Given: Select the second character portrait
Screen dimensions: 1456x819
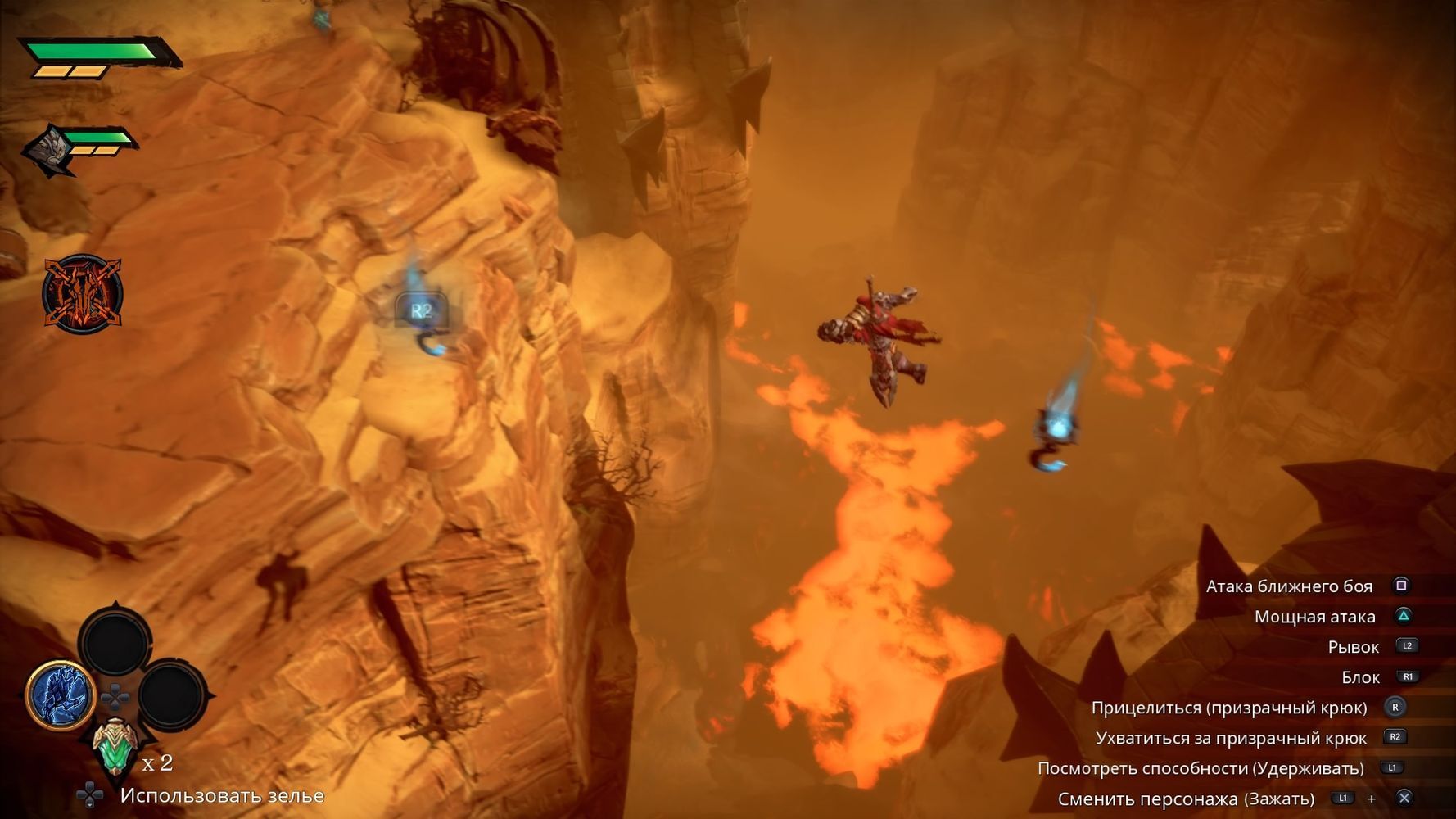Looking at the screenshot, I should pyautogui.click(x=47, y=150).
